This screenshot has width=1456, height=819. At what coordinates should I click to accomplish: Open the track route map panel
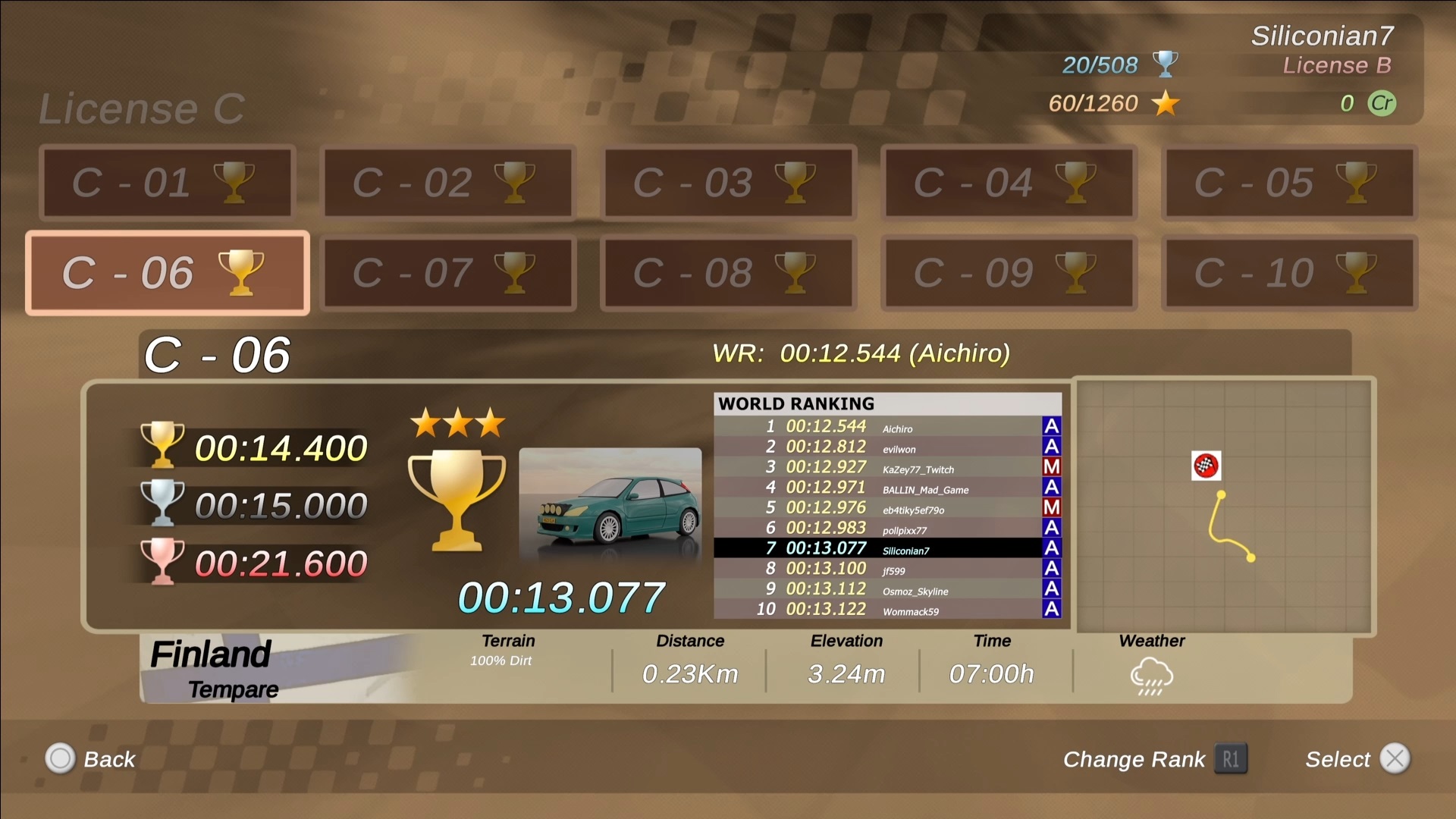click(x=1224, y=506)
